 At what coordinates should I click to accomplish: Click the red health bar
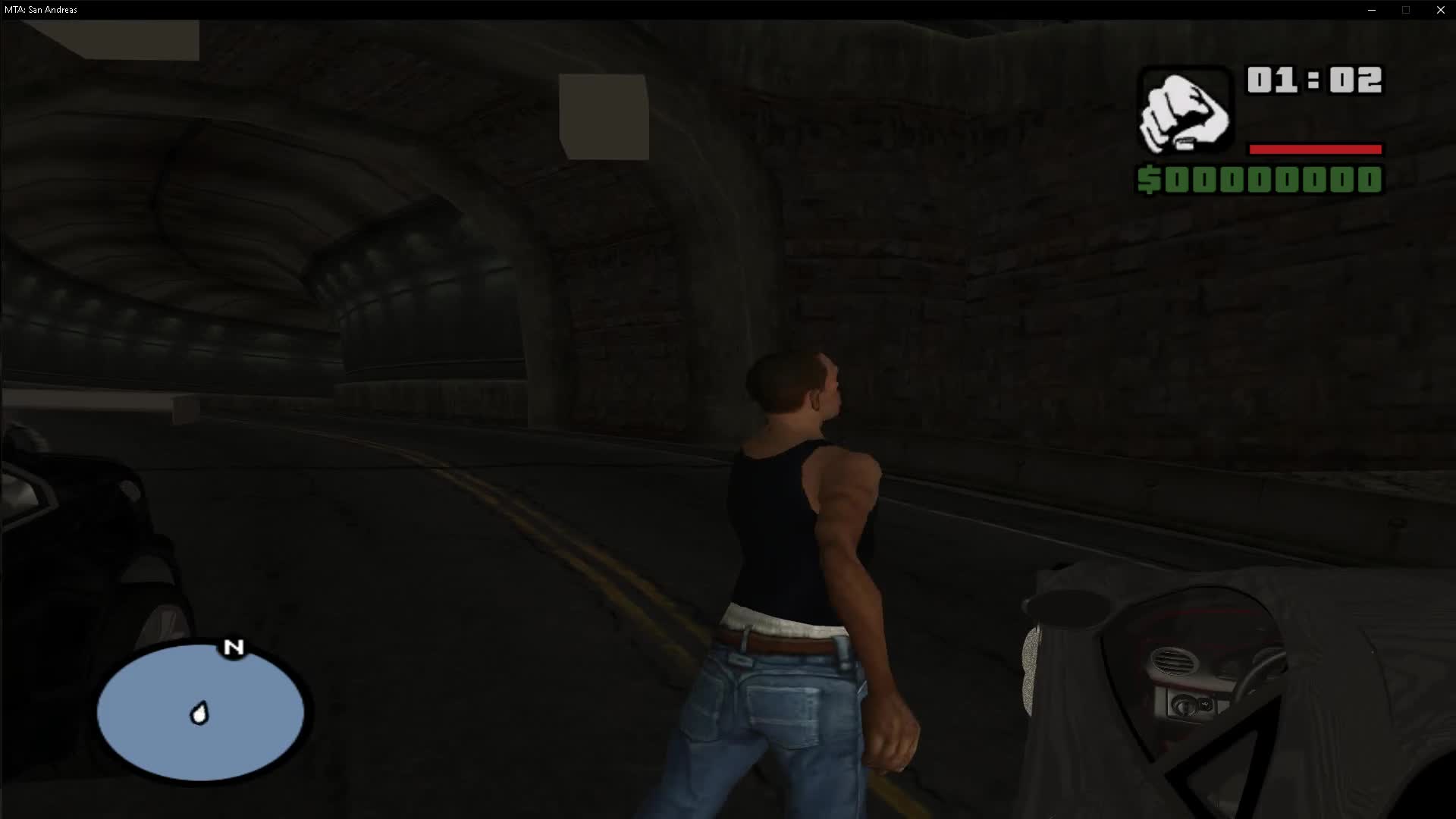(x=1314, y=149)
